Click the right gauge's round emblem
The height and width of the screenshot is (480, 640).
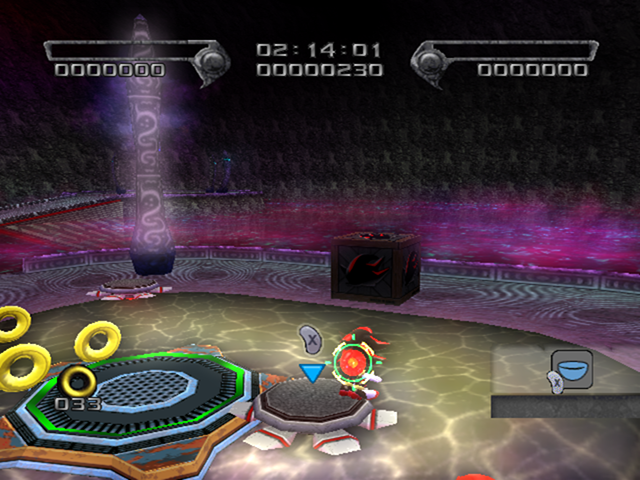(431, 63)
